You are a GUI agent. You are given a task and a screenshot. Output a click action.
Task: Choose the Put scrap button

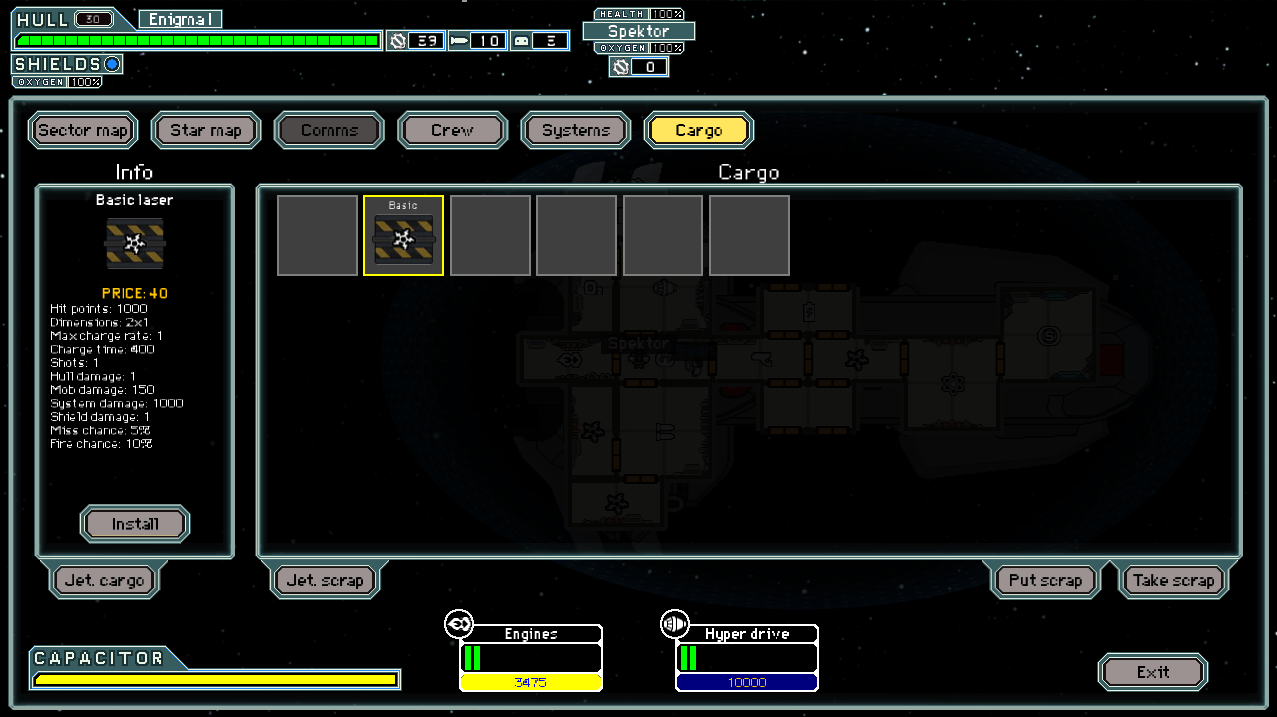(1045, 580)
